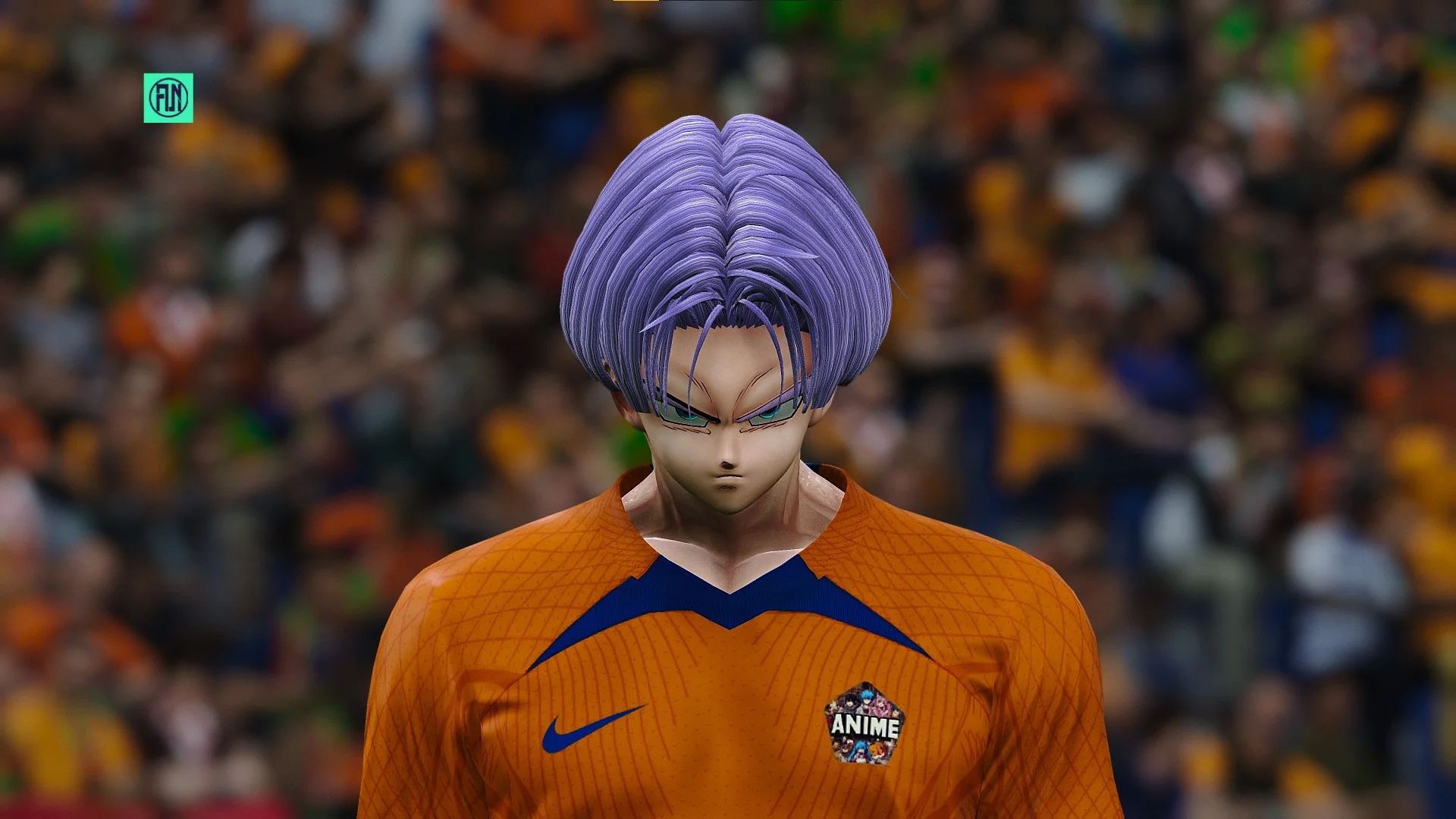This screenshot has width=1456, height=819.
Task: Click the green FLN logo badge
Action: click(168, 98)
